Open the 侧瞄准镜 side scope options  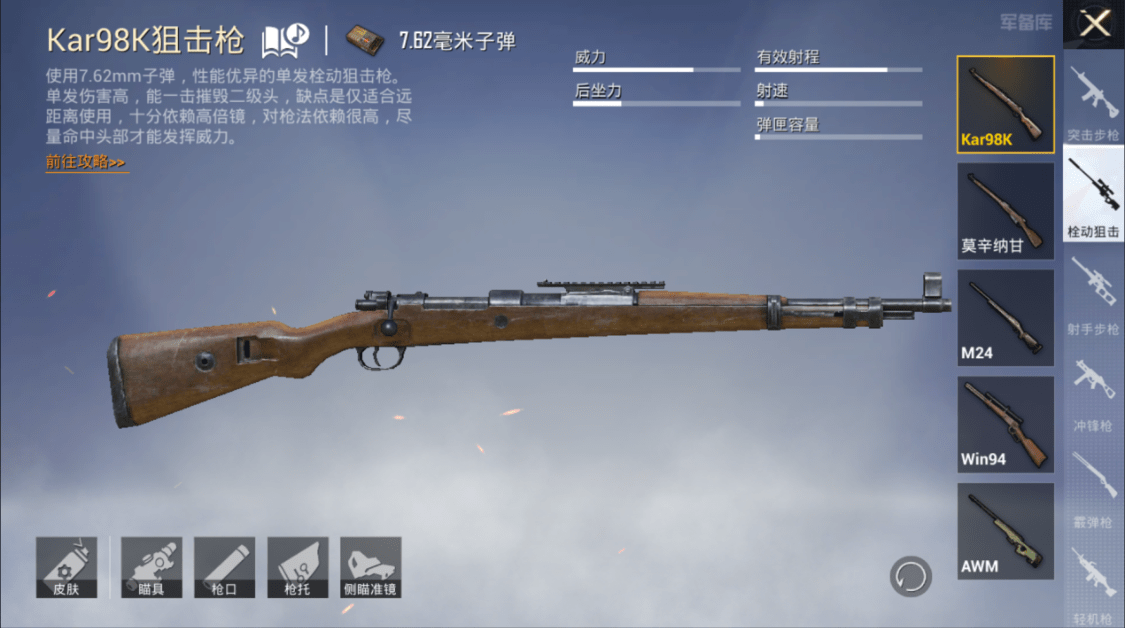coord(370,567)
